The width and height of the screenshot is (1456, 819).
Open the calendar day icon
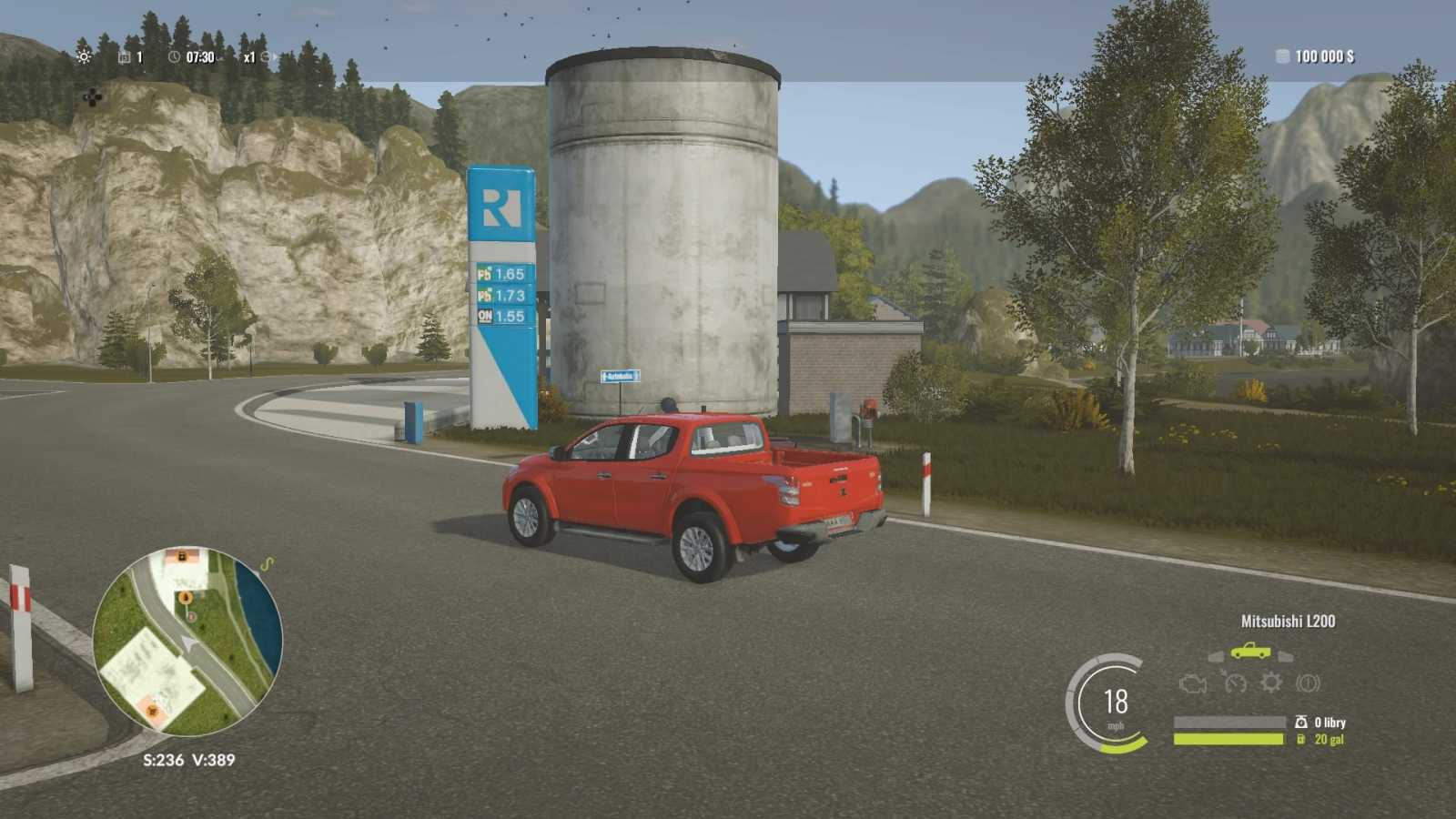(125, 57)
